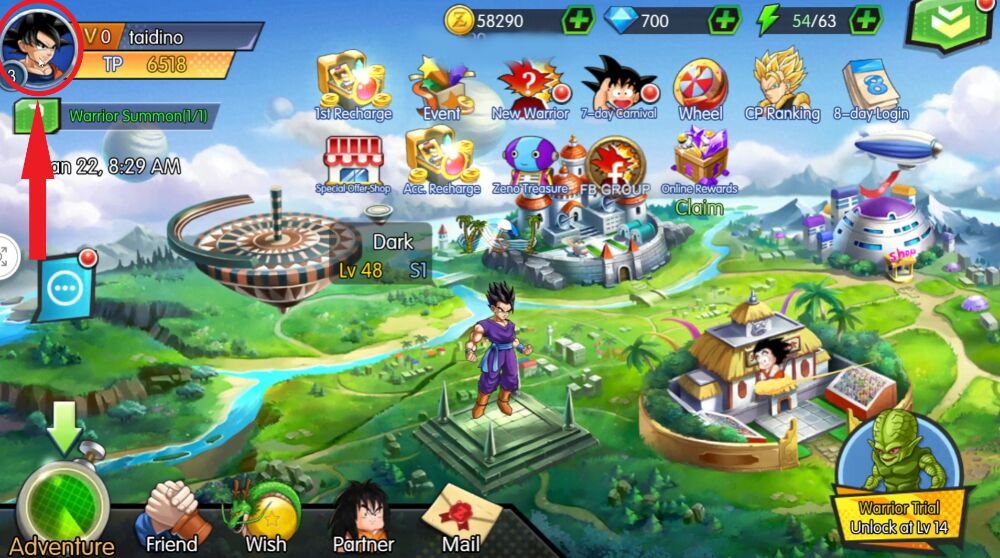Open the 1st Recharge offer
The height and width of the screenshot is (558, 1000).
click(x=351, y=84)
